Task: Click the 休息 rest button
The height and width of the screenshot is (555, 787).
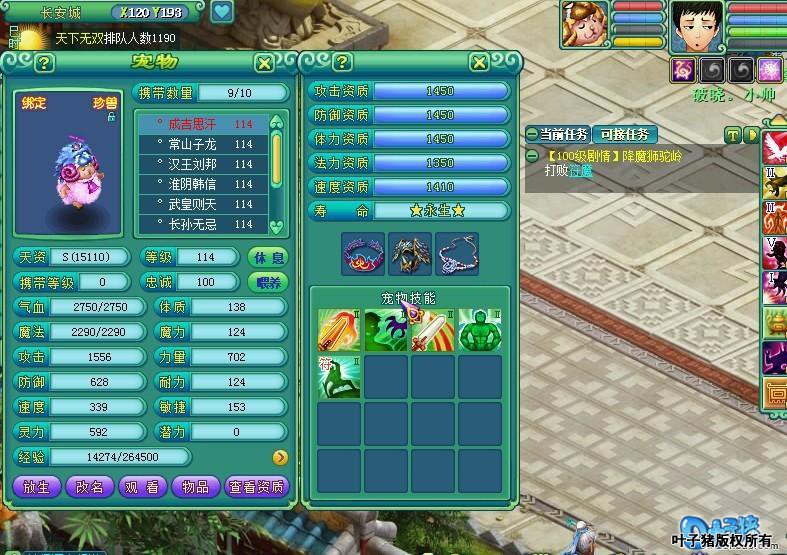Action: 267,257
